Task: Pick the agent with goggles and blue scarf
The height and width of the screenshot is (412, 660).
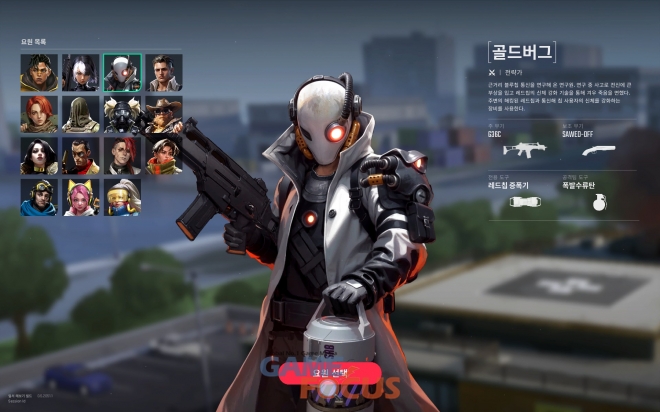Action: click(39, 197)
